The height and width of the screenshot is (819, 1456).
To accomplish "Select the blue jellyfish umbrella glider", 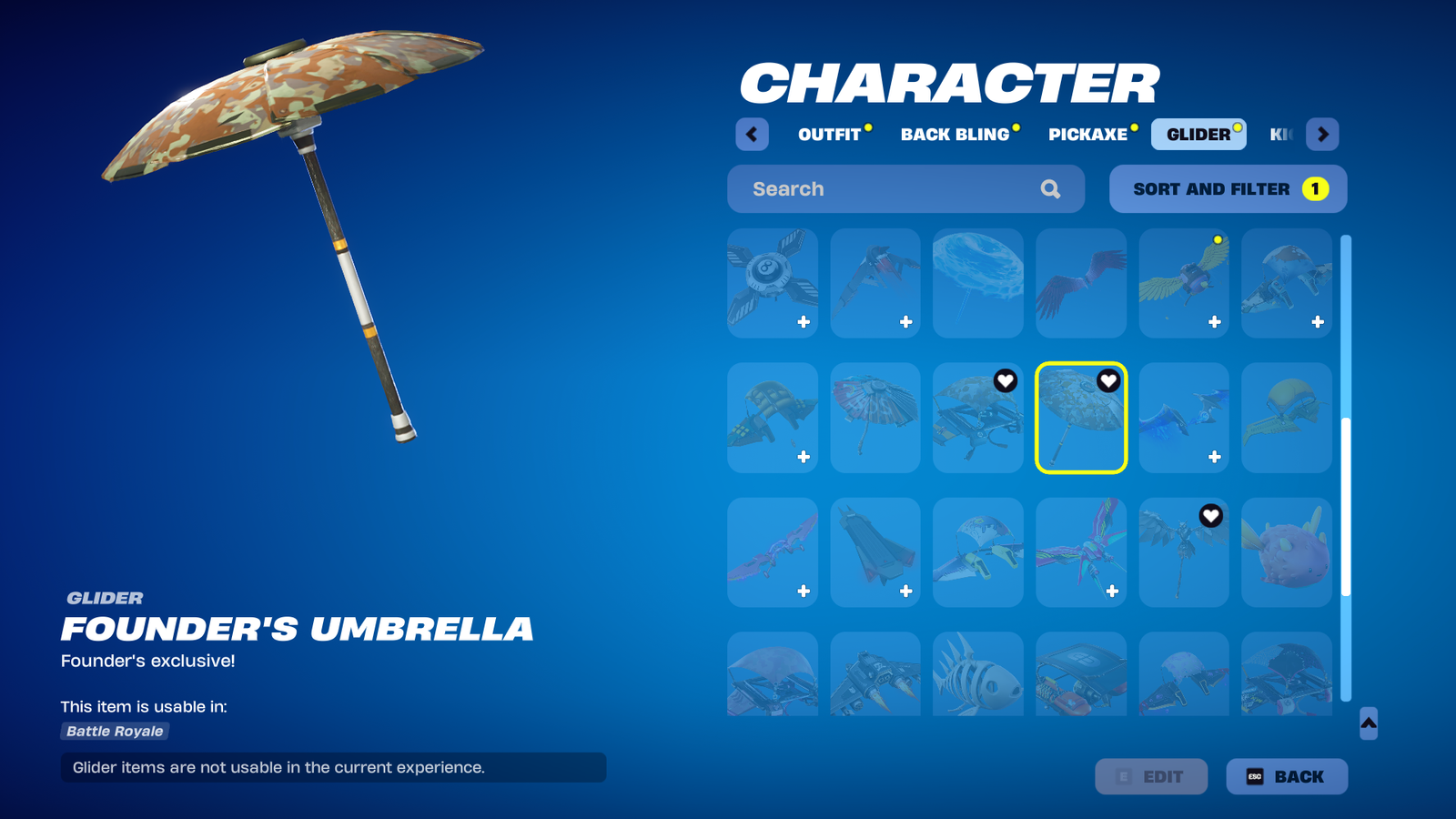I will (x=977, y=283).
